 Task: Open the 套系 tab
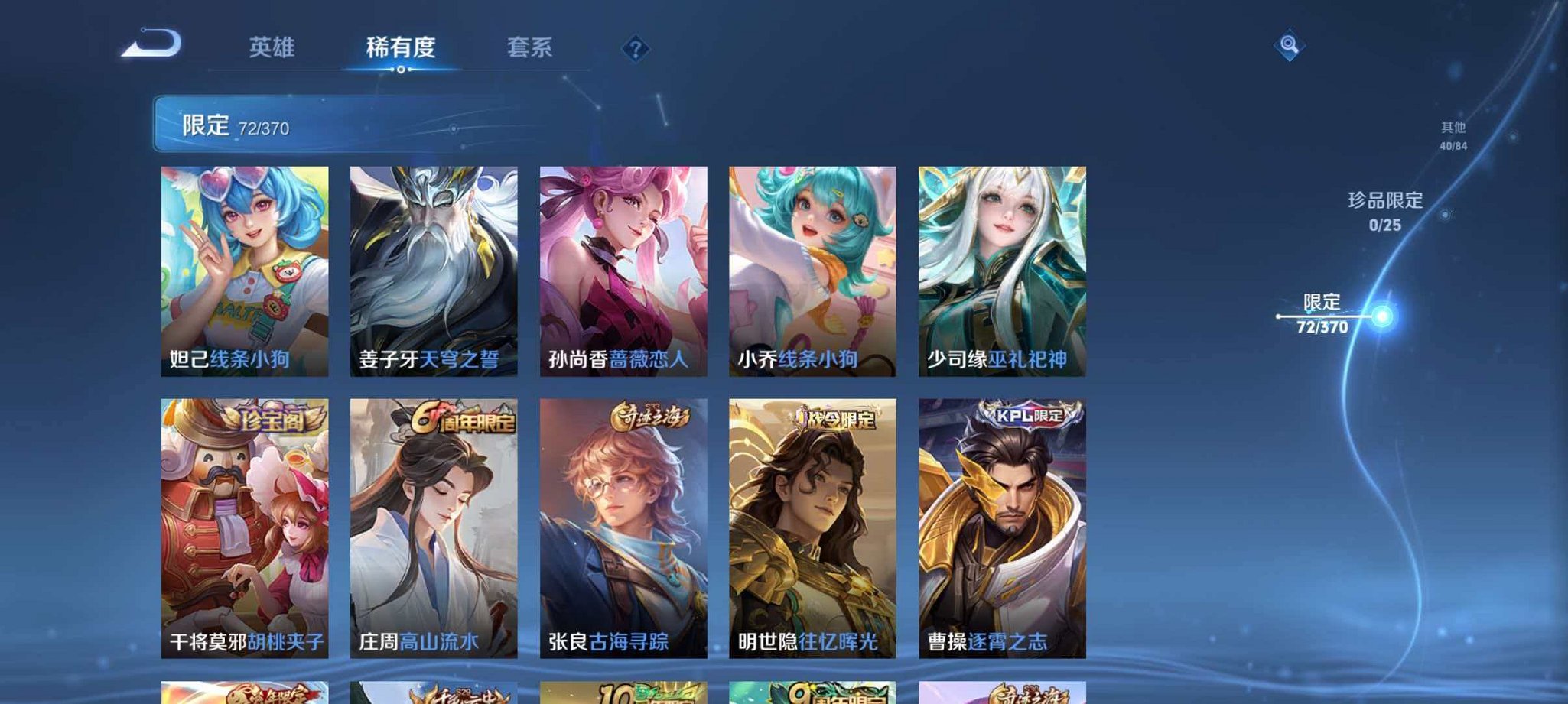pos(530,47)
